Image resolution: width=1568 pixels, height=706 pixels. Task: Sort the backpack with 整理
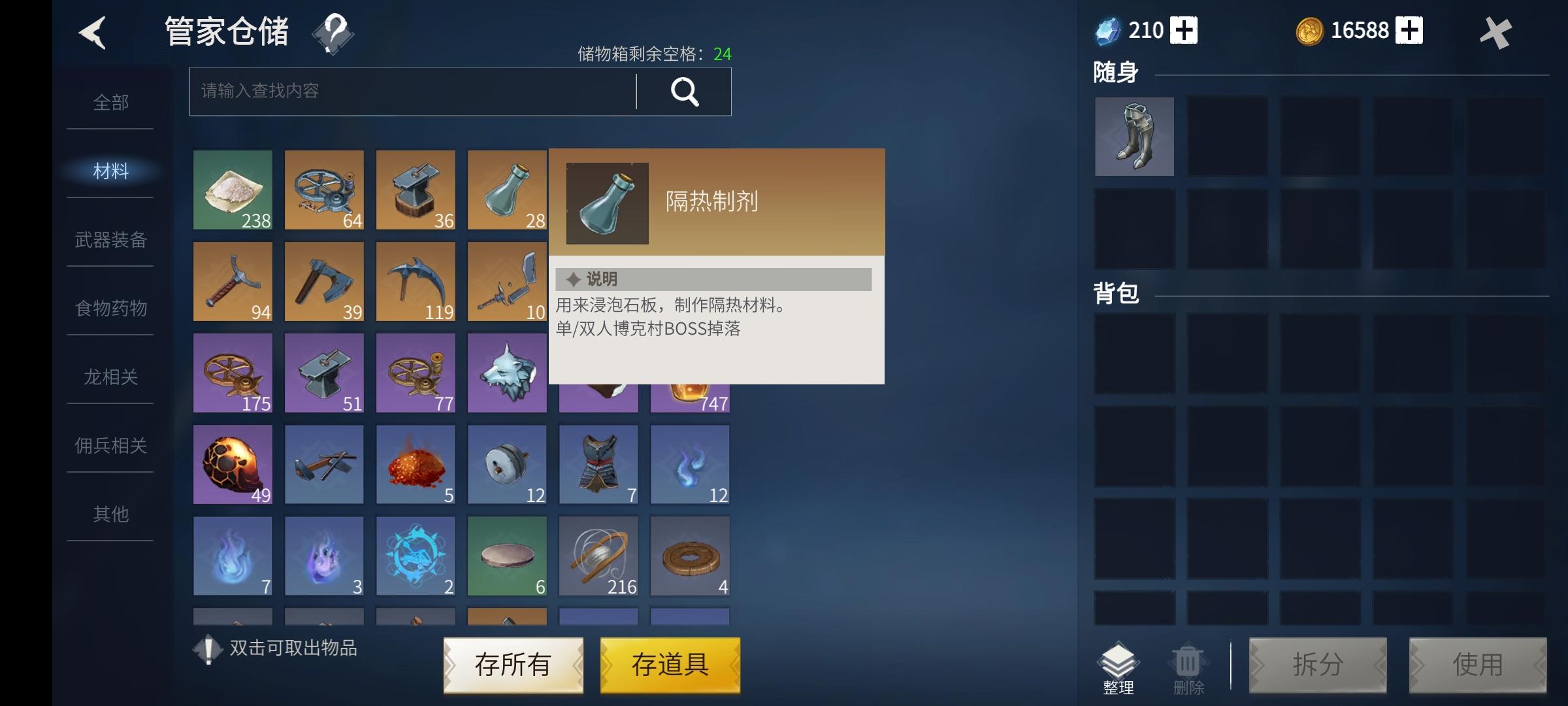pos(1118,668)
